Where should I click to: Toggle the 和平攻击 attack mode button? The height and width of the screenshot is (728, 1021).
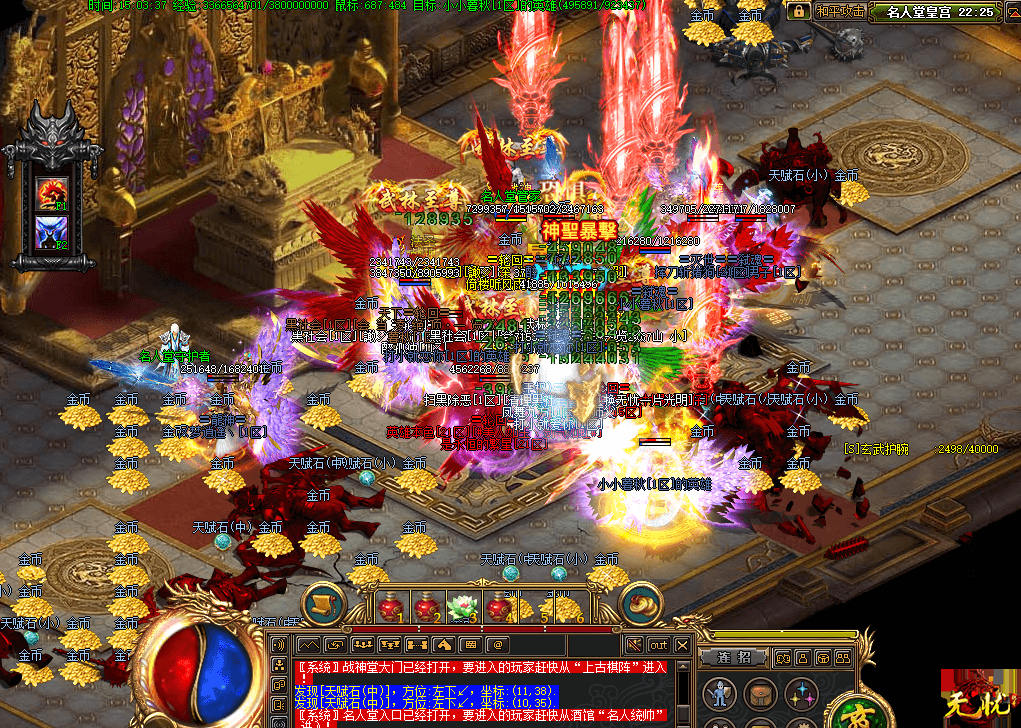(840, 12)
